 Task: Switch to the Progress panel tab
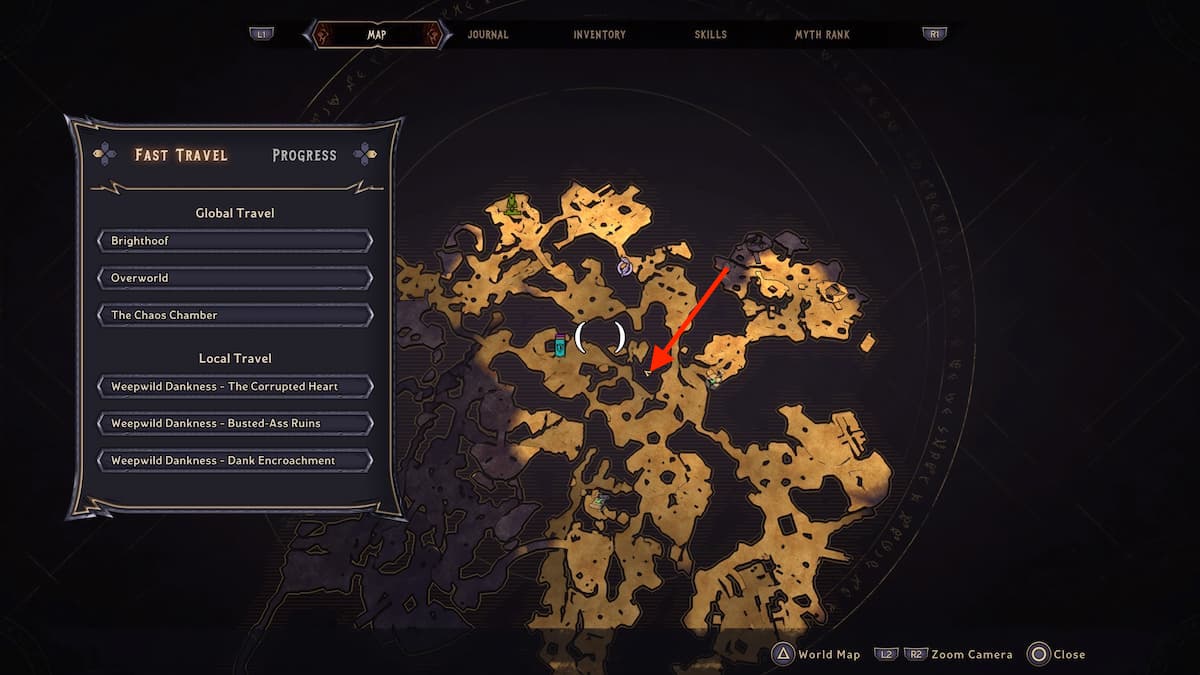(304, 155)
